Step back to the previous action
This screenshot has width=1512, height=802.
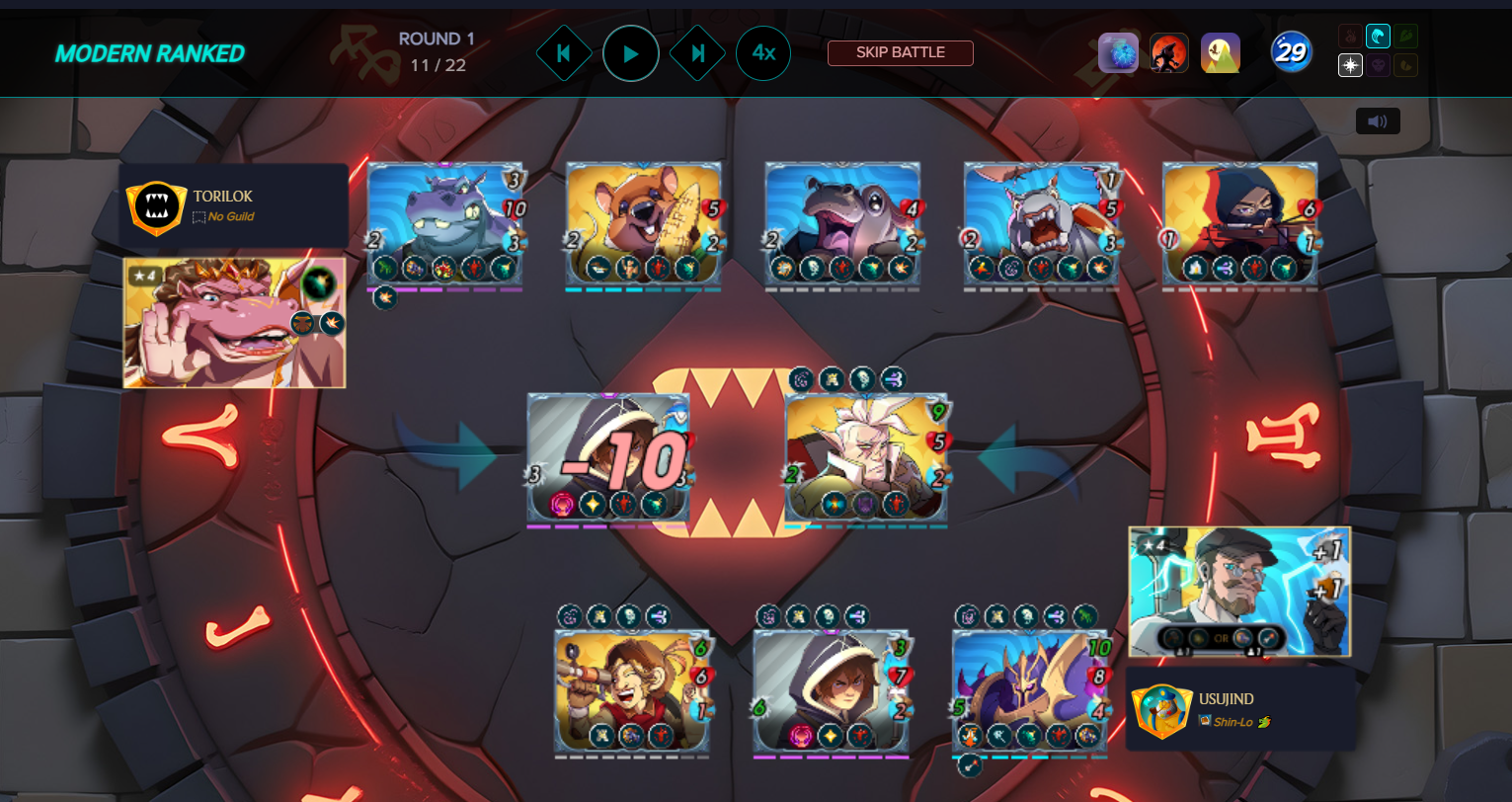click(x=564, y=53)
